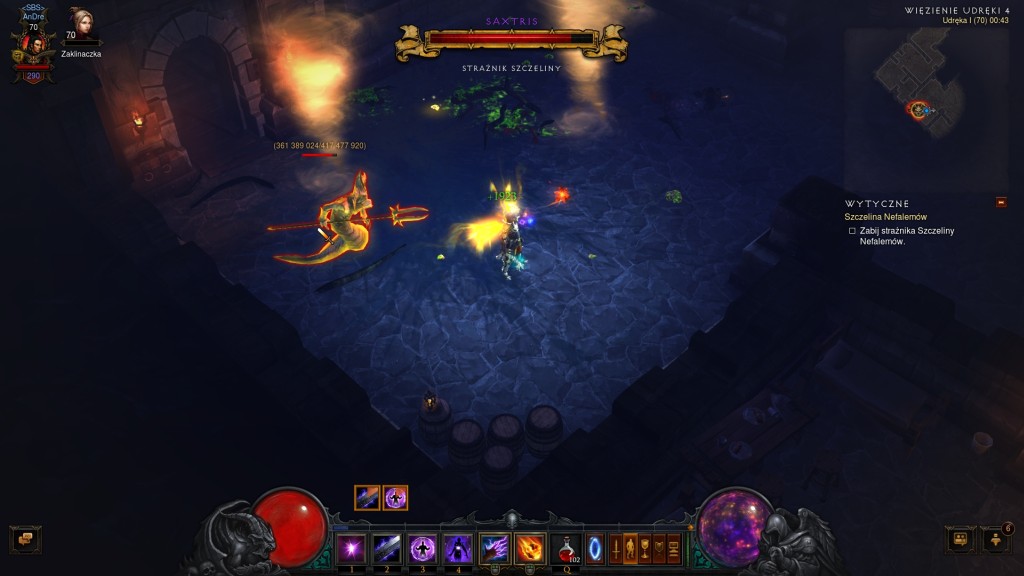The height and width of the screenshot is (576, 1024).
Task: Click the shield icon menu button
Action: coord(659,549)
